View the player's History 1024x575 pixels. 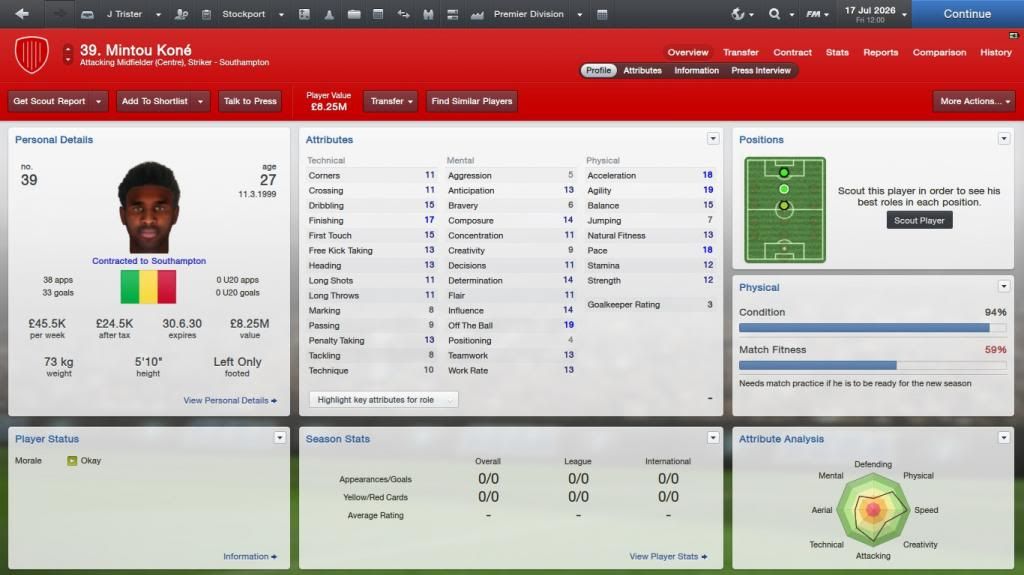tap(995, 52)
